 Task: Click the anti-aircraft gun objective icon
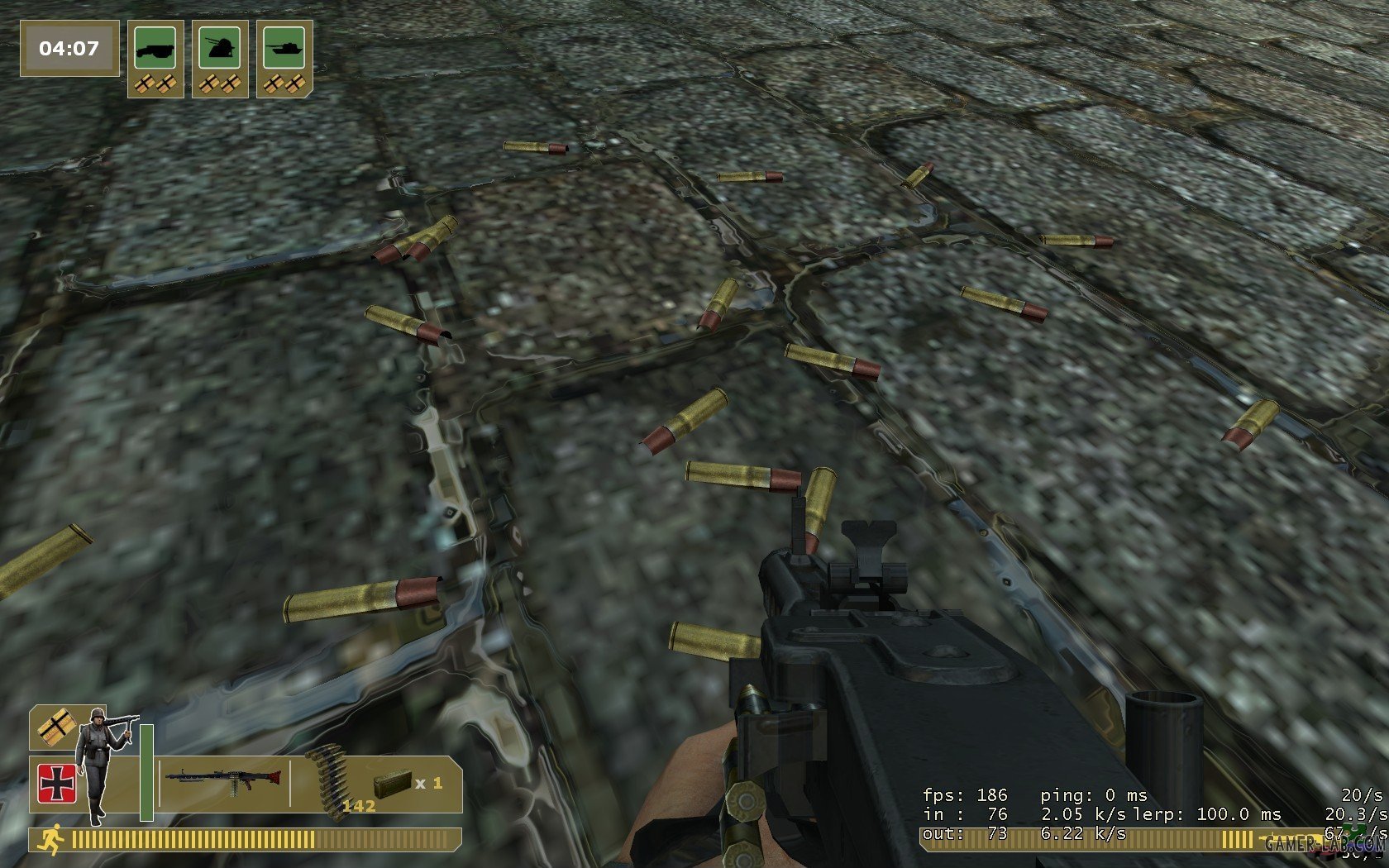tap(220, 48)
